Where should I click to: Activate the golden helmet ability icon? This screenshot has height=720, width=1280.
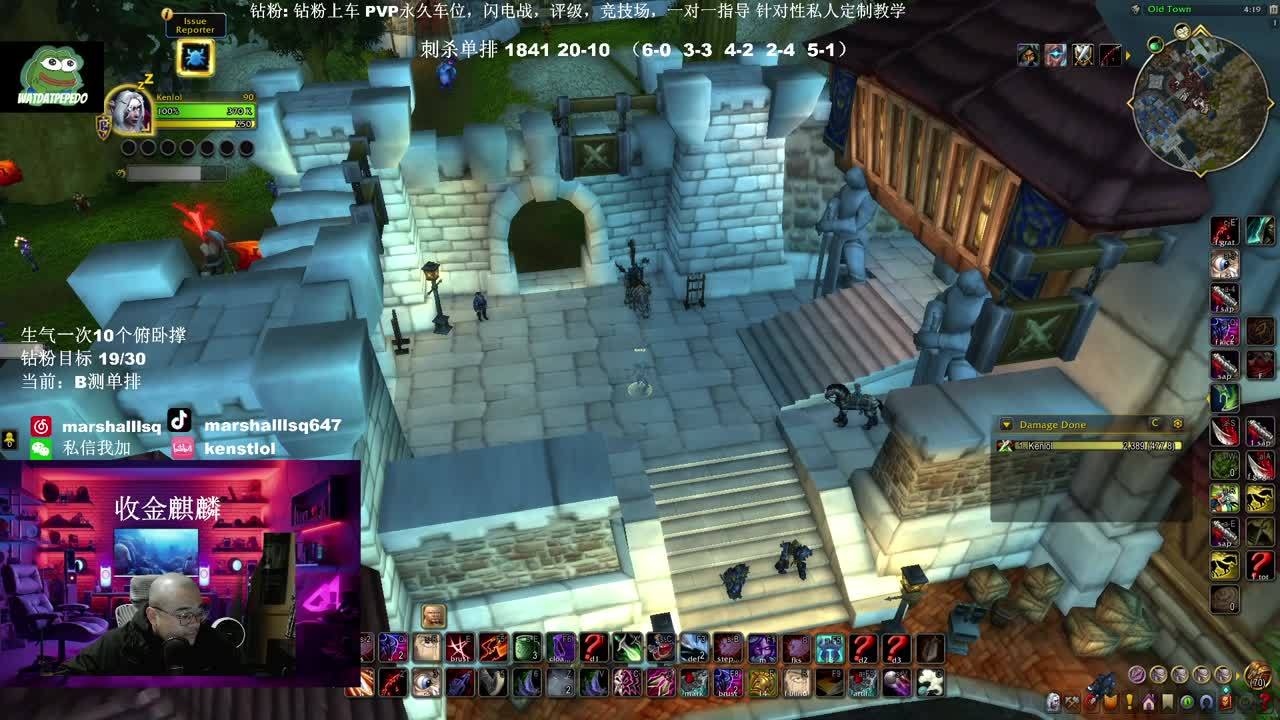(x=762, y=683)
